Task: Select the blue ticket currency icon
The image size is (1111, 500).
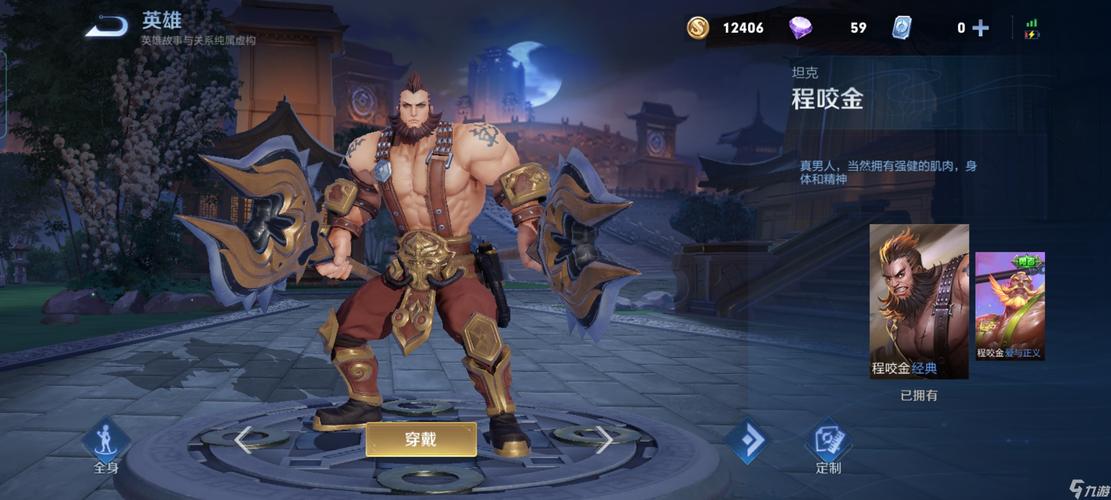Action: 902,28
